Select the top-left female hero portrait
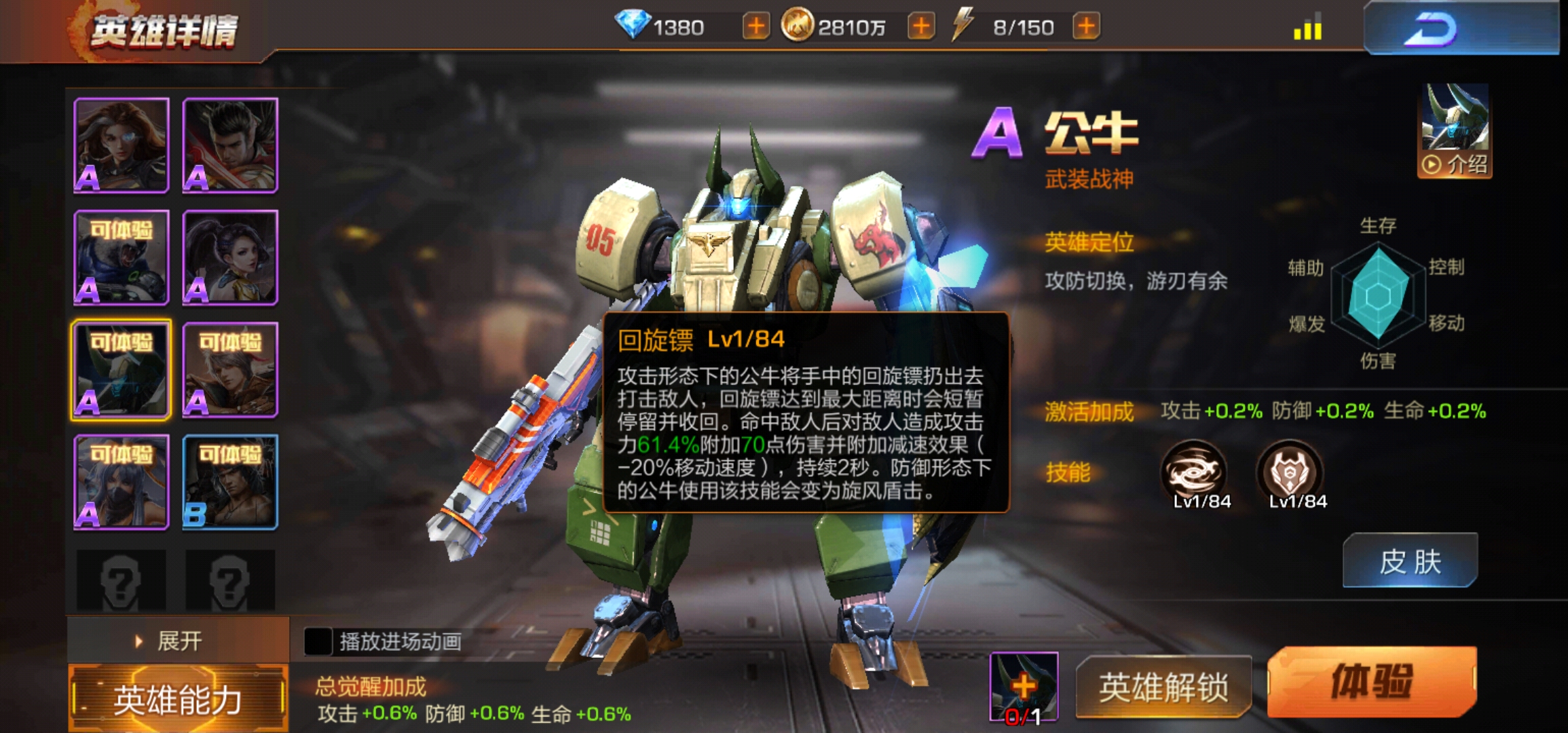The height and width of the screenshot is (733, 1568). click(121, 144)
